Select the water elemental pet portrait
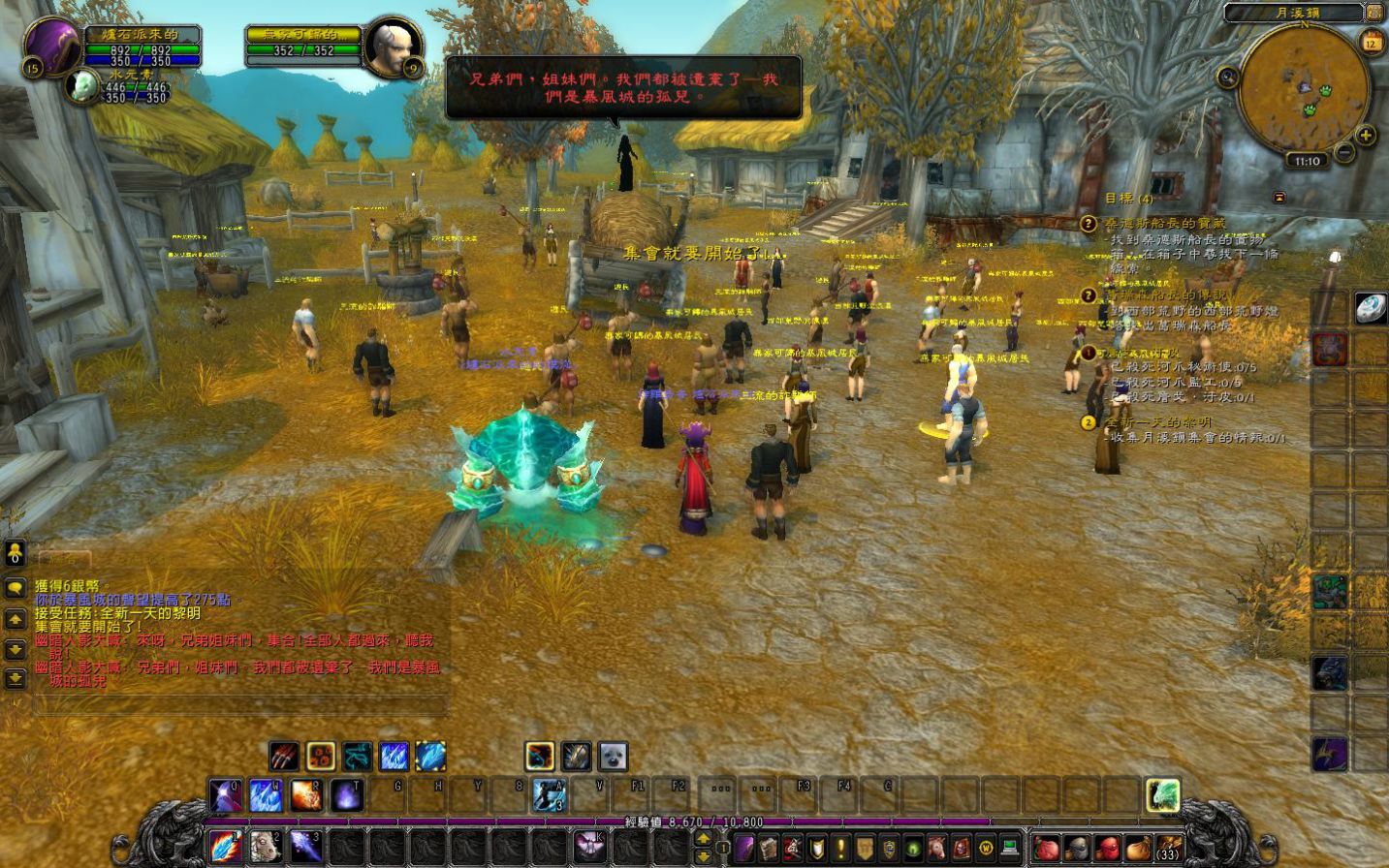 (x=81, y=87)
